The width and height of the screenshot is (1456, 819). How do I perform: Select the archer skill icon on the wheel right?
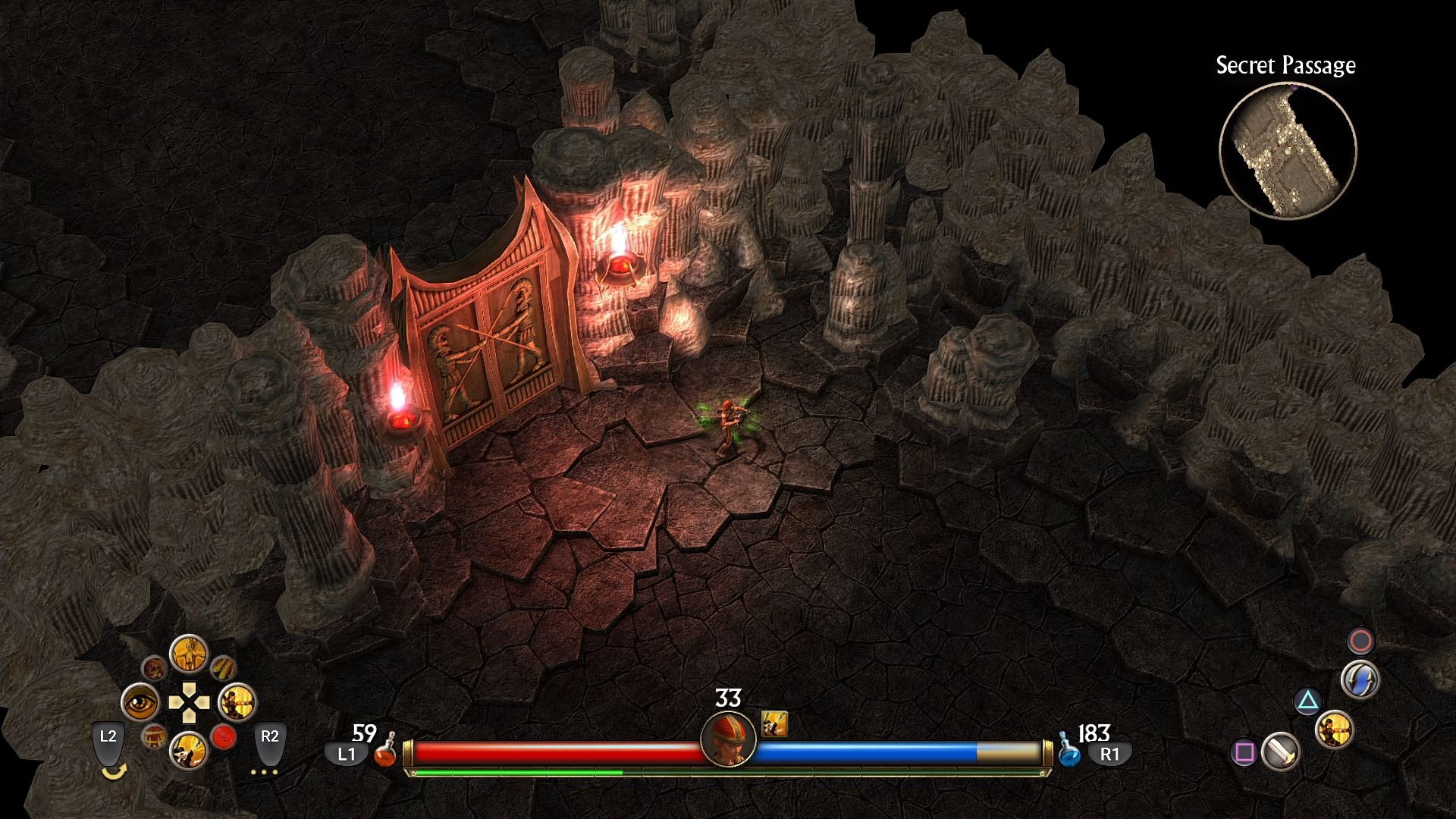[237, 704]
